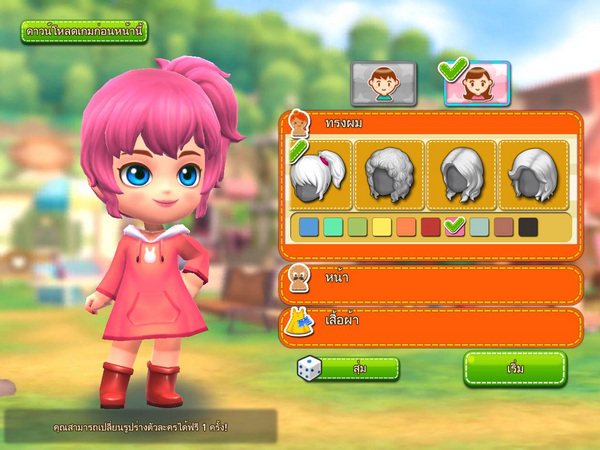Start the game with the เริ่ม button
This screenshot has height=450, width=600.
tap(515, 368)
